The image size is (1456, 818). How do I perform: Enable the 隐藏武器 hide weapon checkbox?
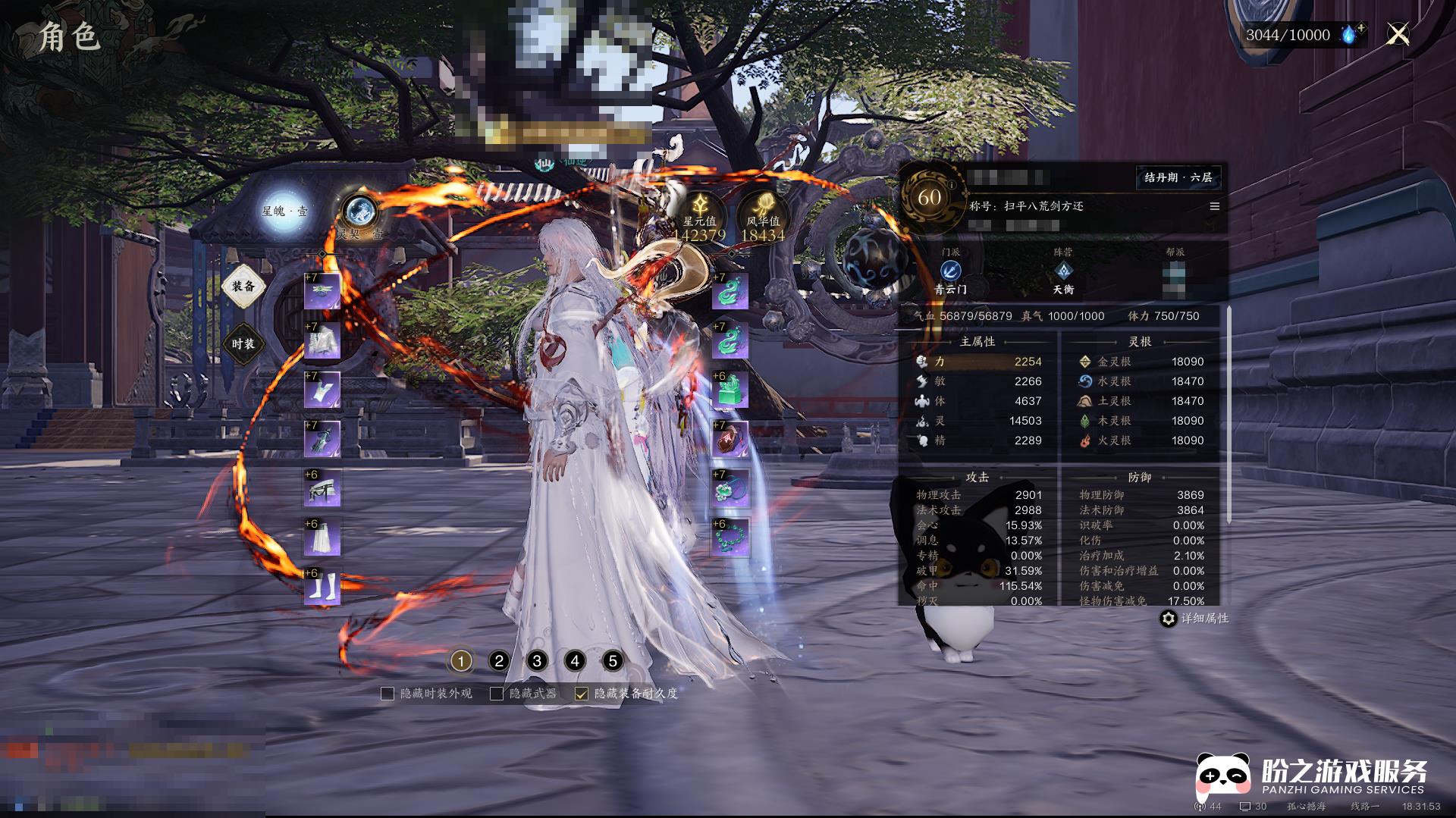[497, 694]
